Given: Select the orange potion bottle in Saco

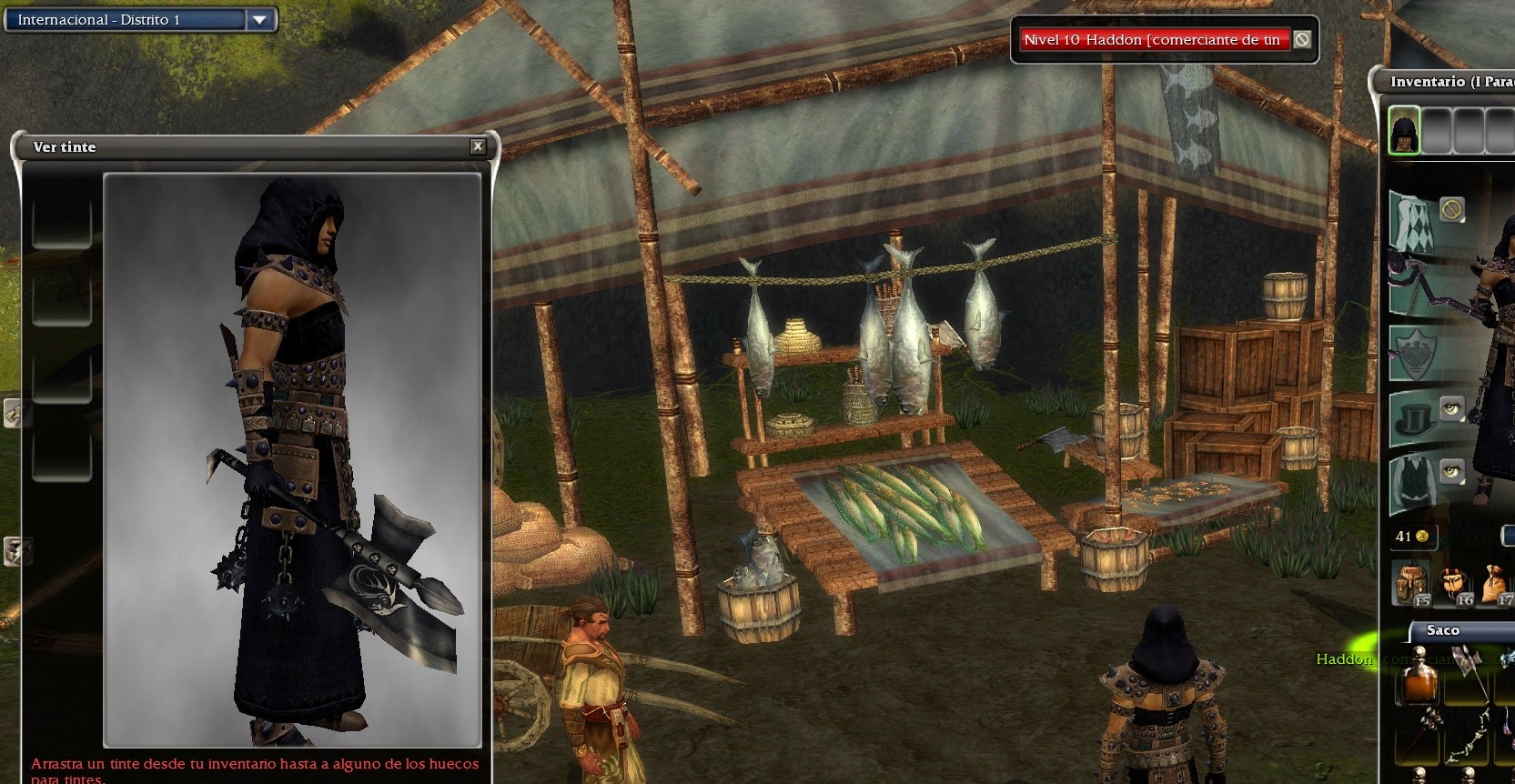Looking at the screenshot, I should [1417, 683].
